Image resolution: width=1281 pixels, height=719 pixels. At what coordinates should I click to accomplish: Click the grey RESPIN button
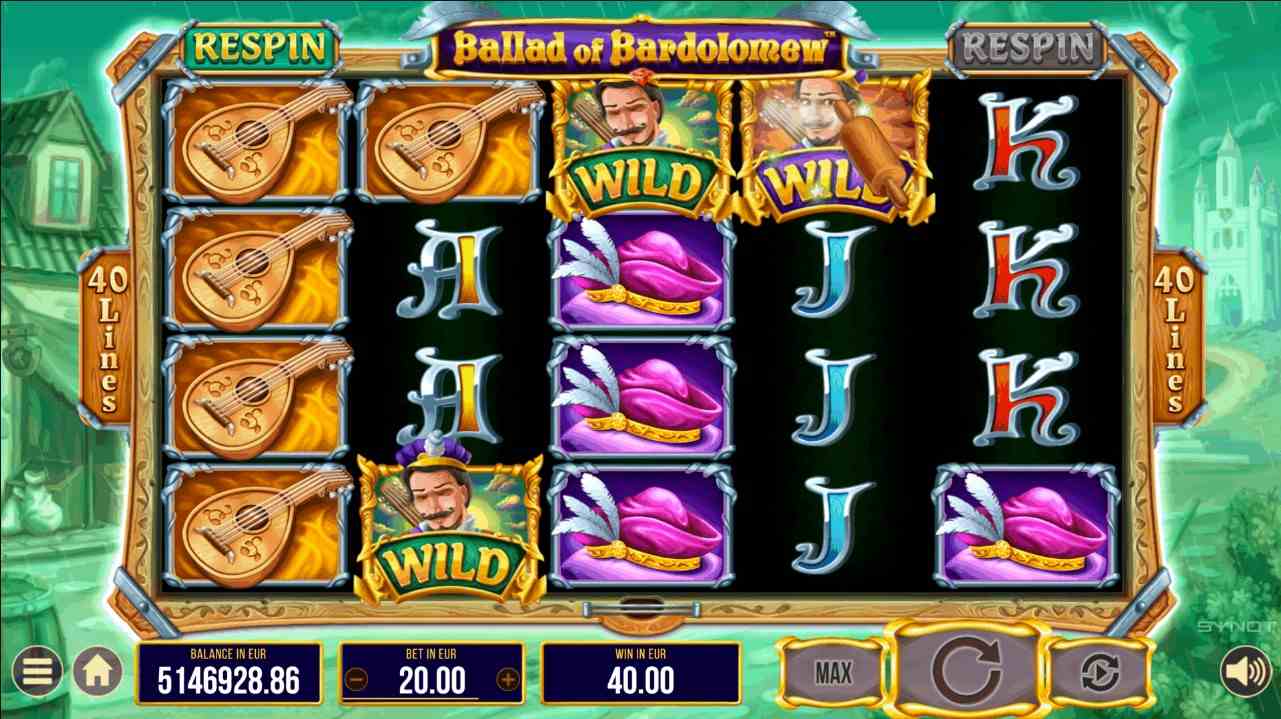1027,46
